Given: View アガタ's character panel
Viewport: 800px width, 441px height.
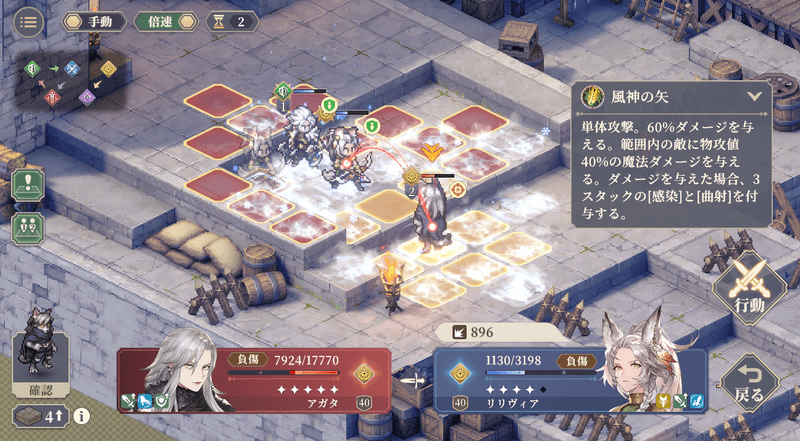Looking at the screenshot, I should (248, 379).
